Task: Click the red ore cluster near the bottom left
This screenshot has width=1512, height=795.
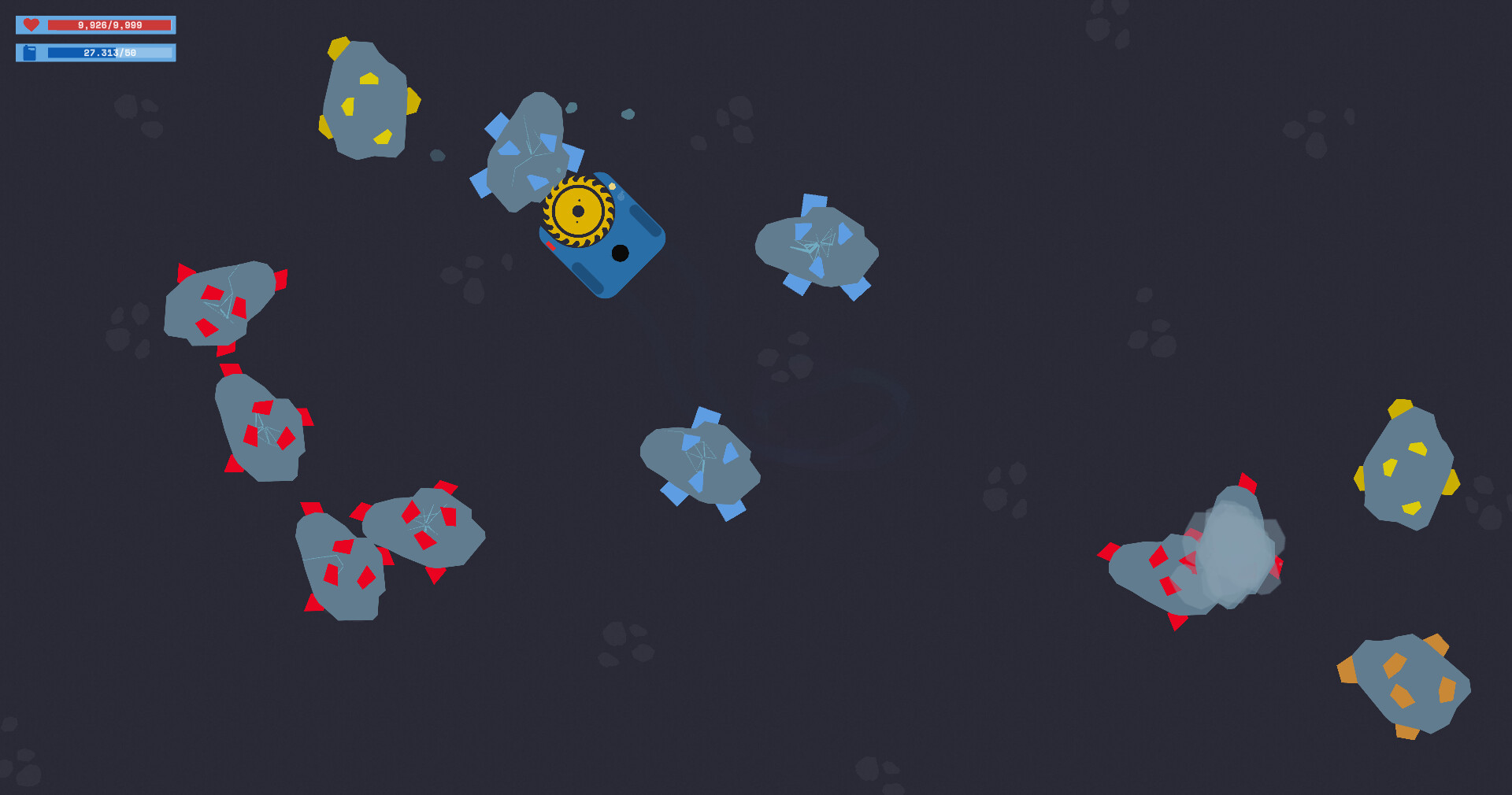Action: (x=386, y=543)
